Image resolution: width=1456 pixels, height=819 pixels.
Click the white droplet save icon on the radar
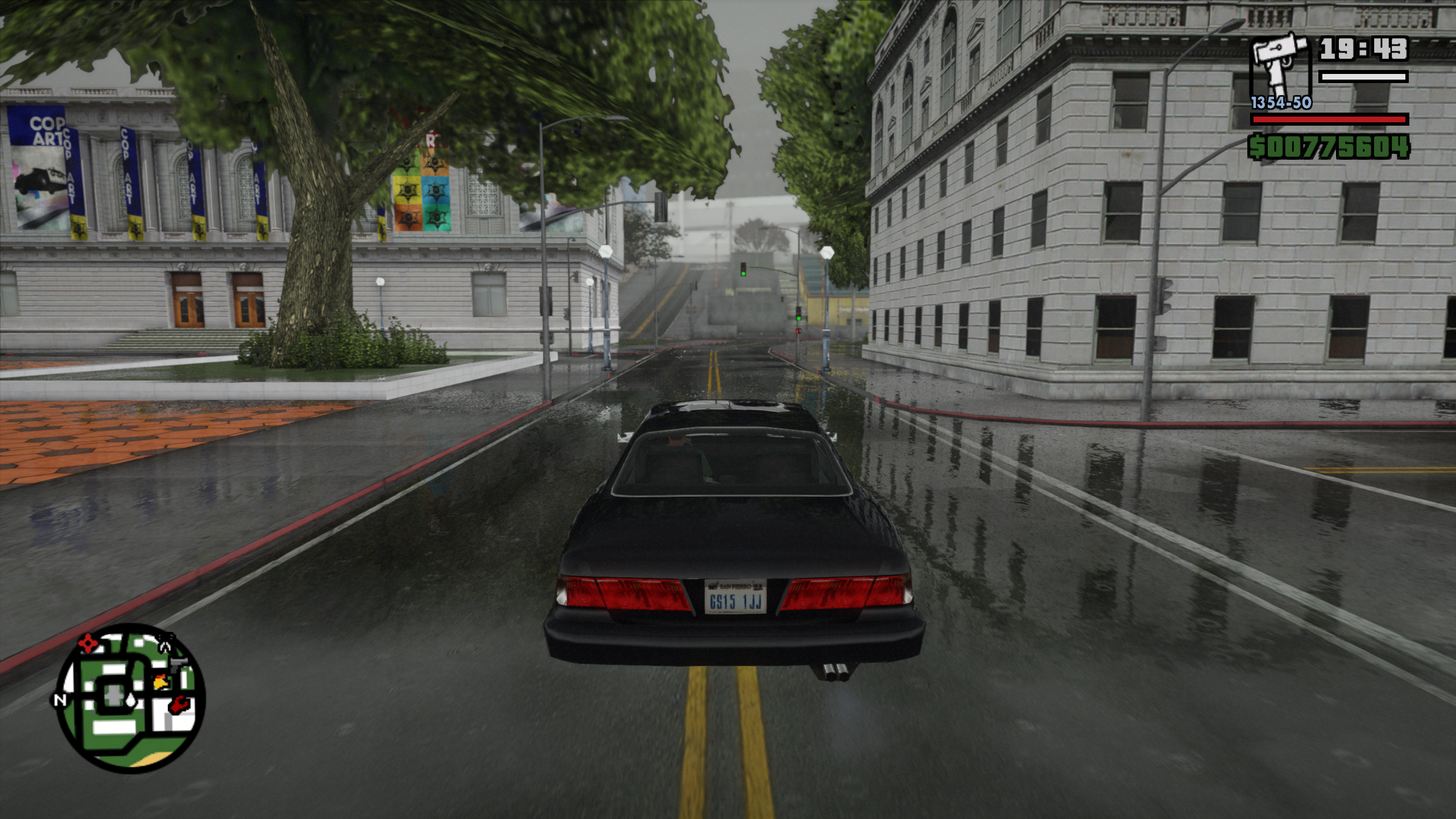pos(131,700)
